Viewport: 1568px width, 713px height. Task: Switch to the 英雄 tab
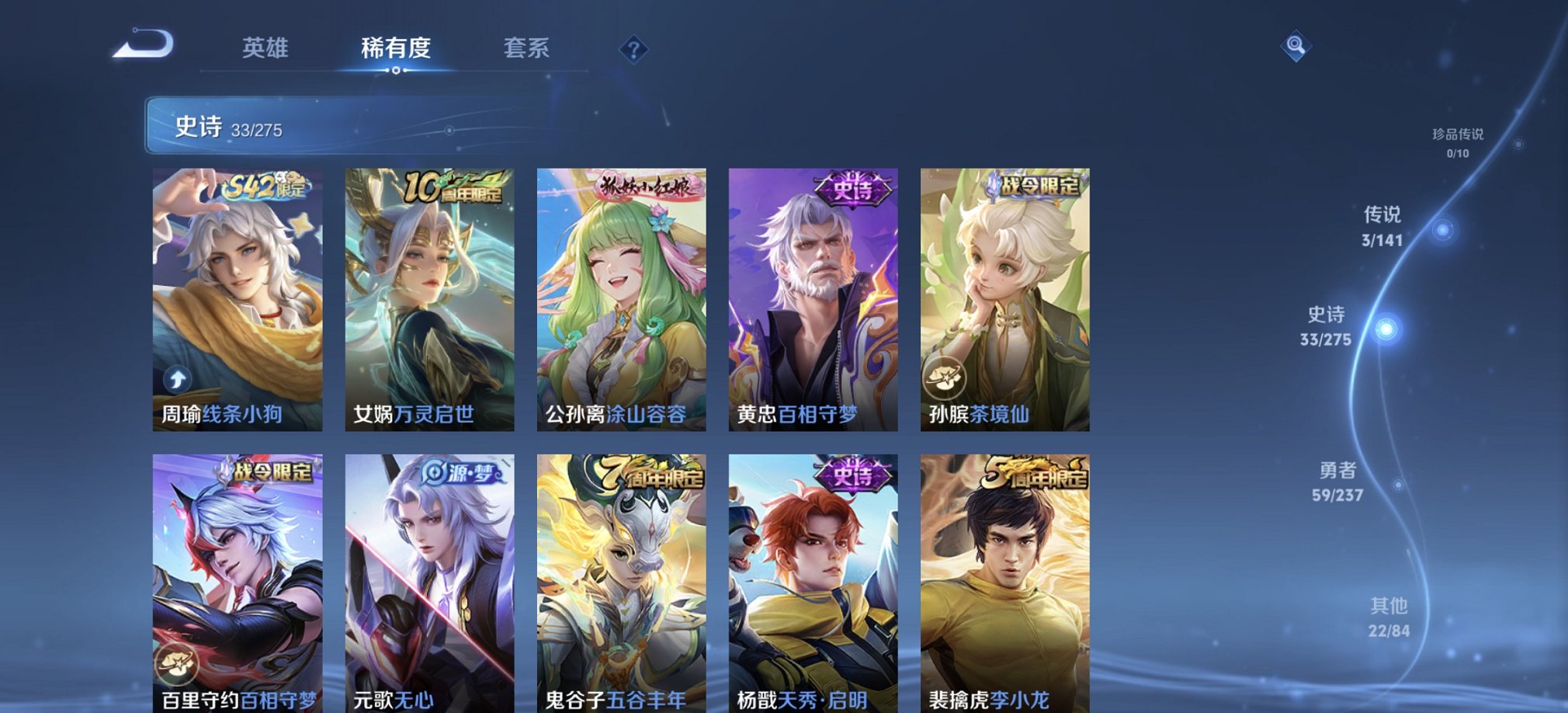tap(264, 48)
